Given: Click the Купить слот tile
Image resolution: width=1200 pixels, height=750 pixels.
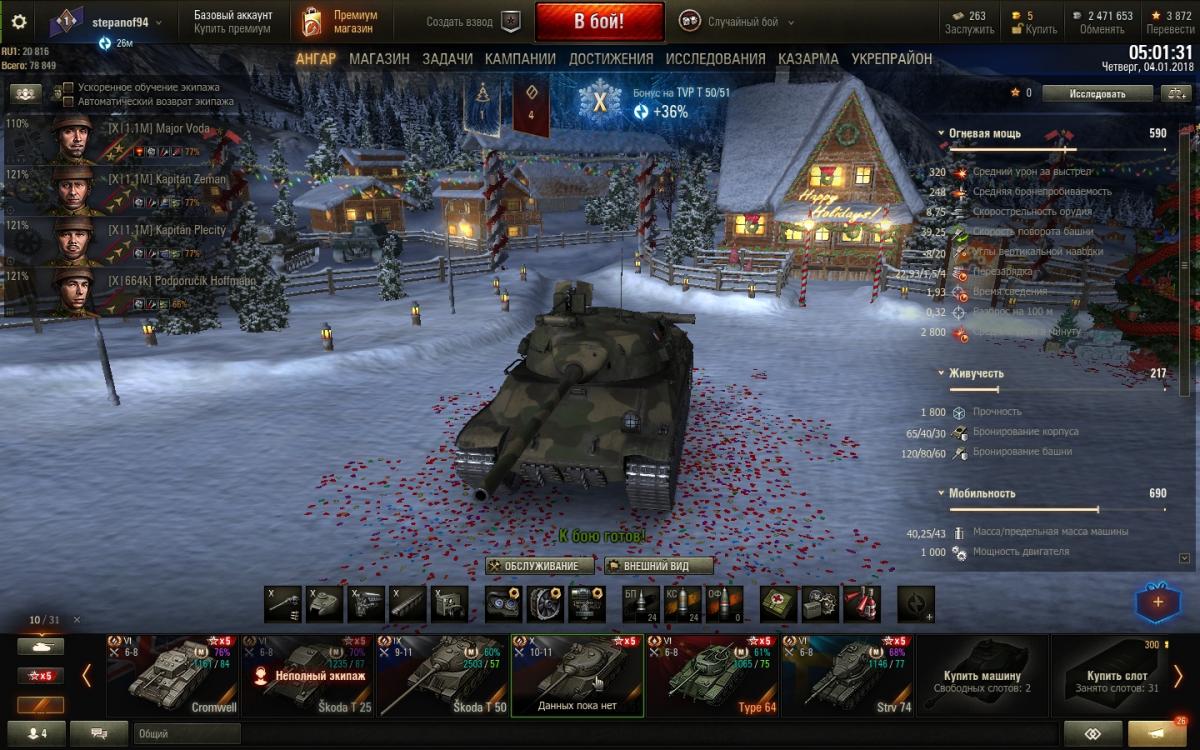Looking at the screenshot, I should pos(1117,675).
